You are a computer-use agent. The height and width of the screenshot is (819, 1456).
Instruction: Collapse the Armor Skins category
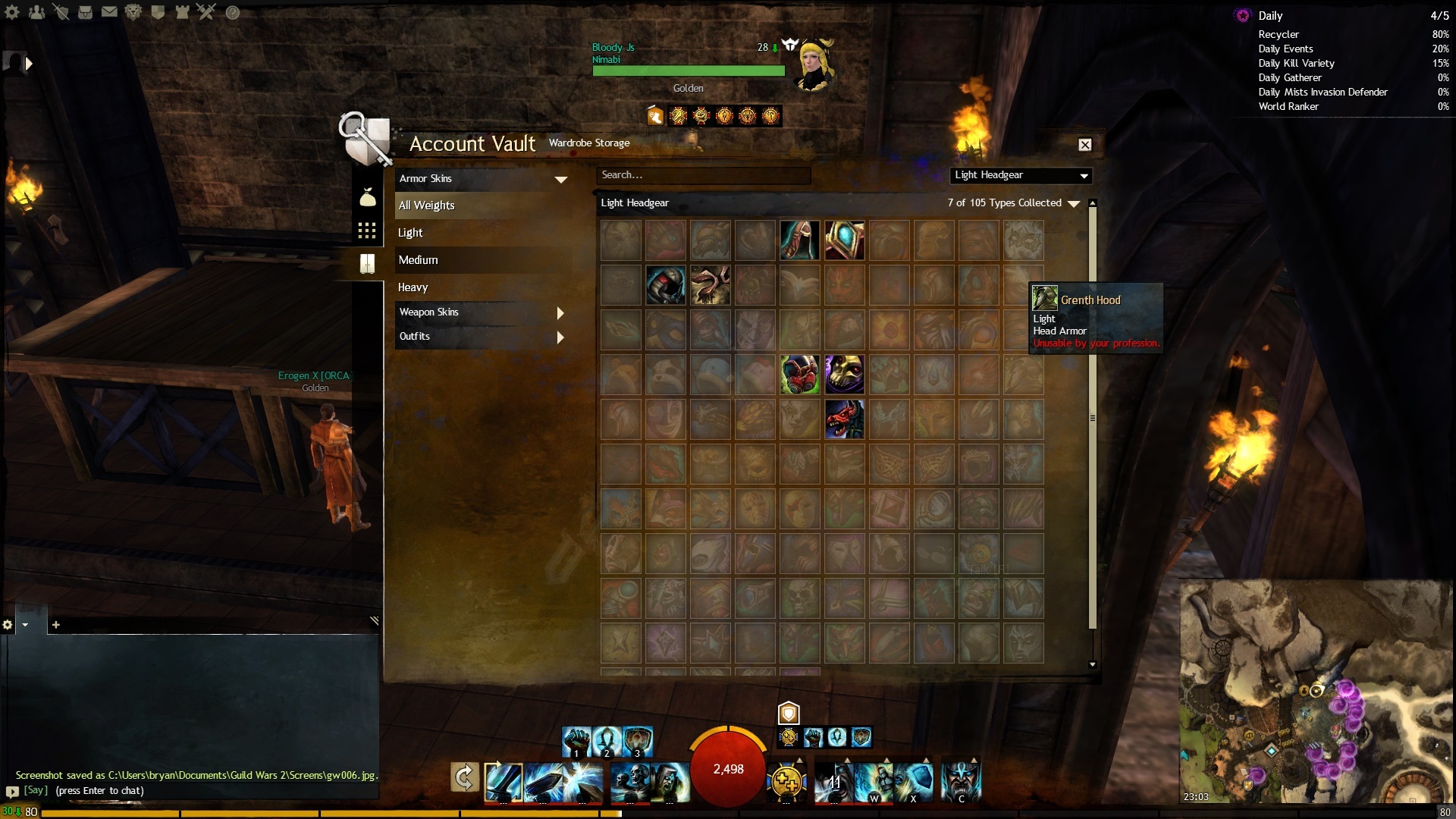point(560,179)
